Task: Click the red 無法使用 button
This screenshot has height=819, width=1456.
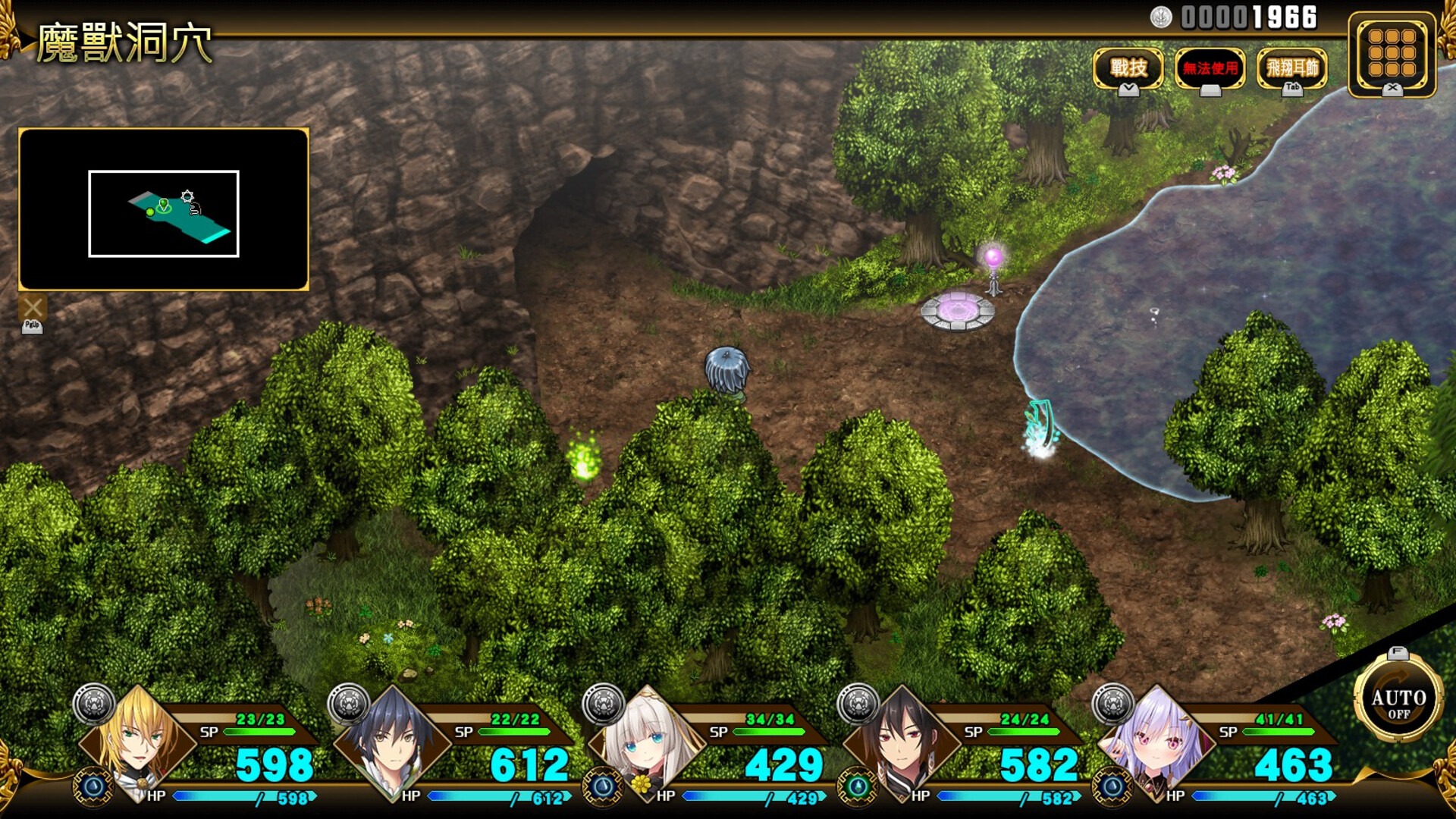Action: 1210,68
